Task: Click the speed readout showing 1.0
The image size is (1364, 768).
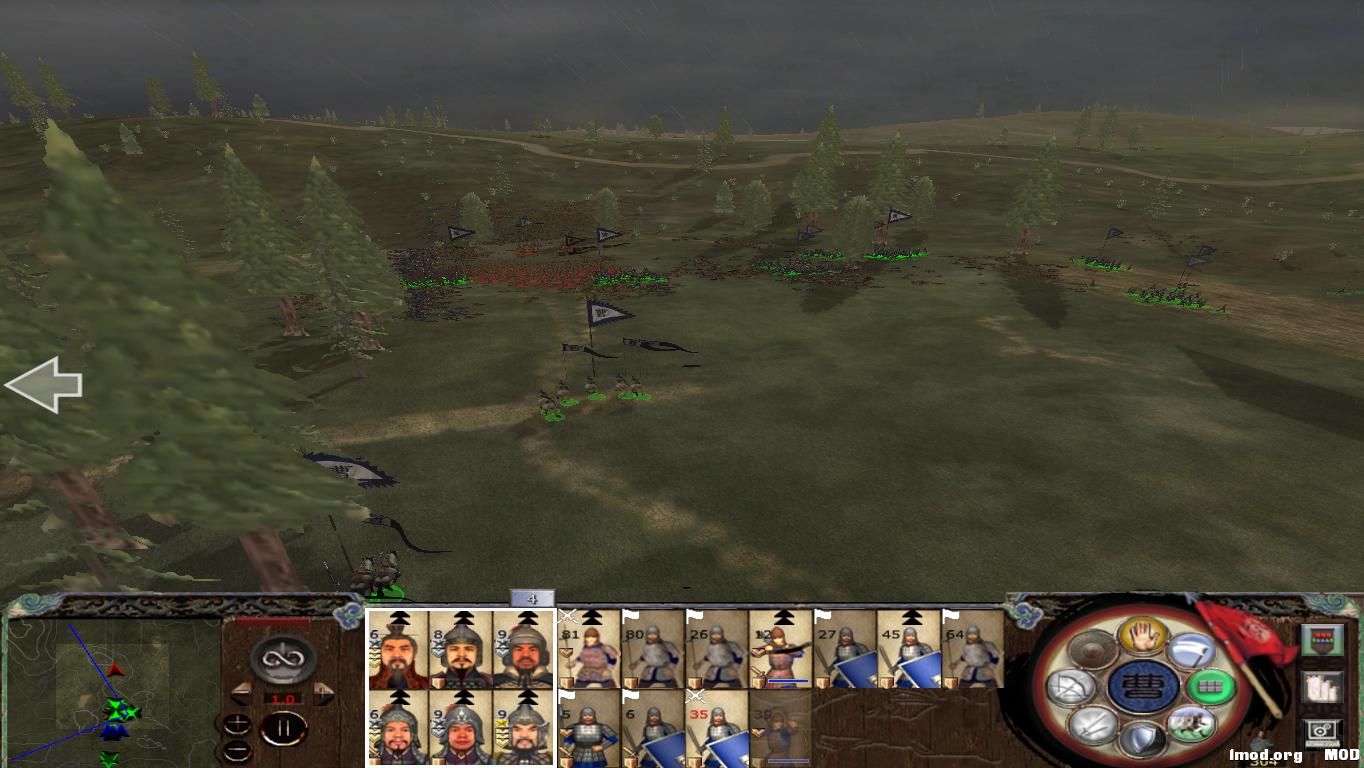Action: pos(284,699)
